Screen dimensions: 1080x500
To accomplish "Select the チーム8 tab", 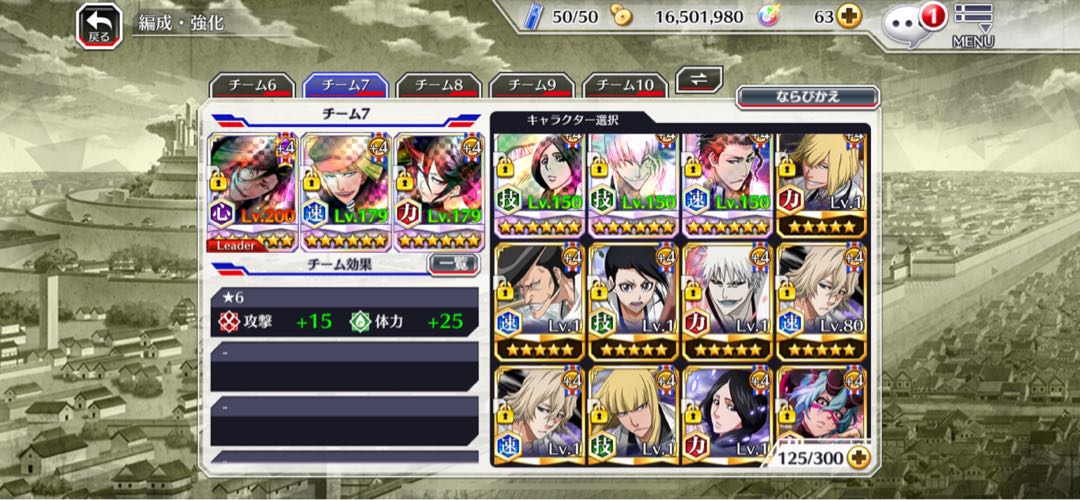I will [440, 85].
